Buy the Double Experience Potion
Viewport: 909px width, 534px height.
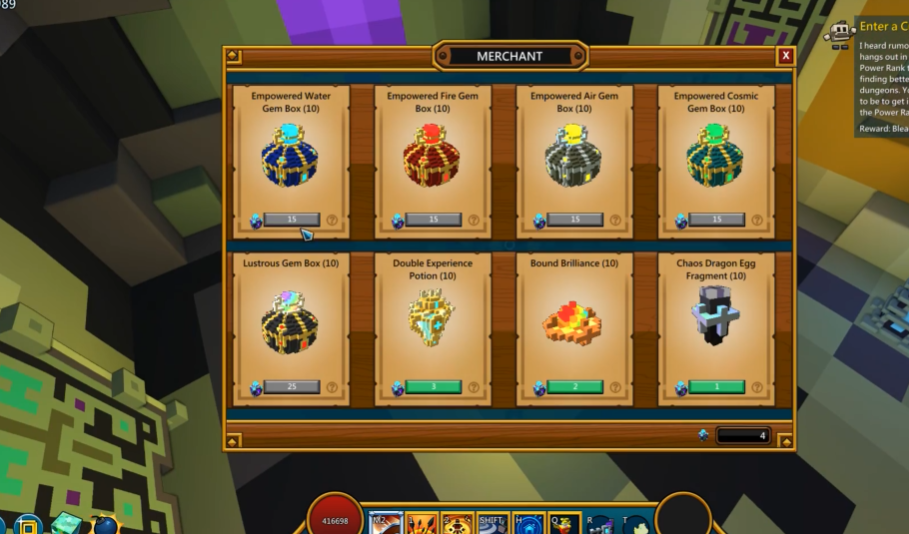[433, 387]
